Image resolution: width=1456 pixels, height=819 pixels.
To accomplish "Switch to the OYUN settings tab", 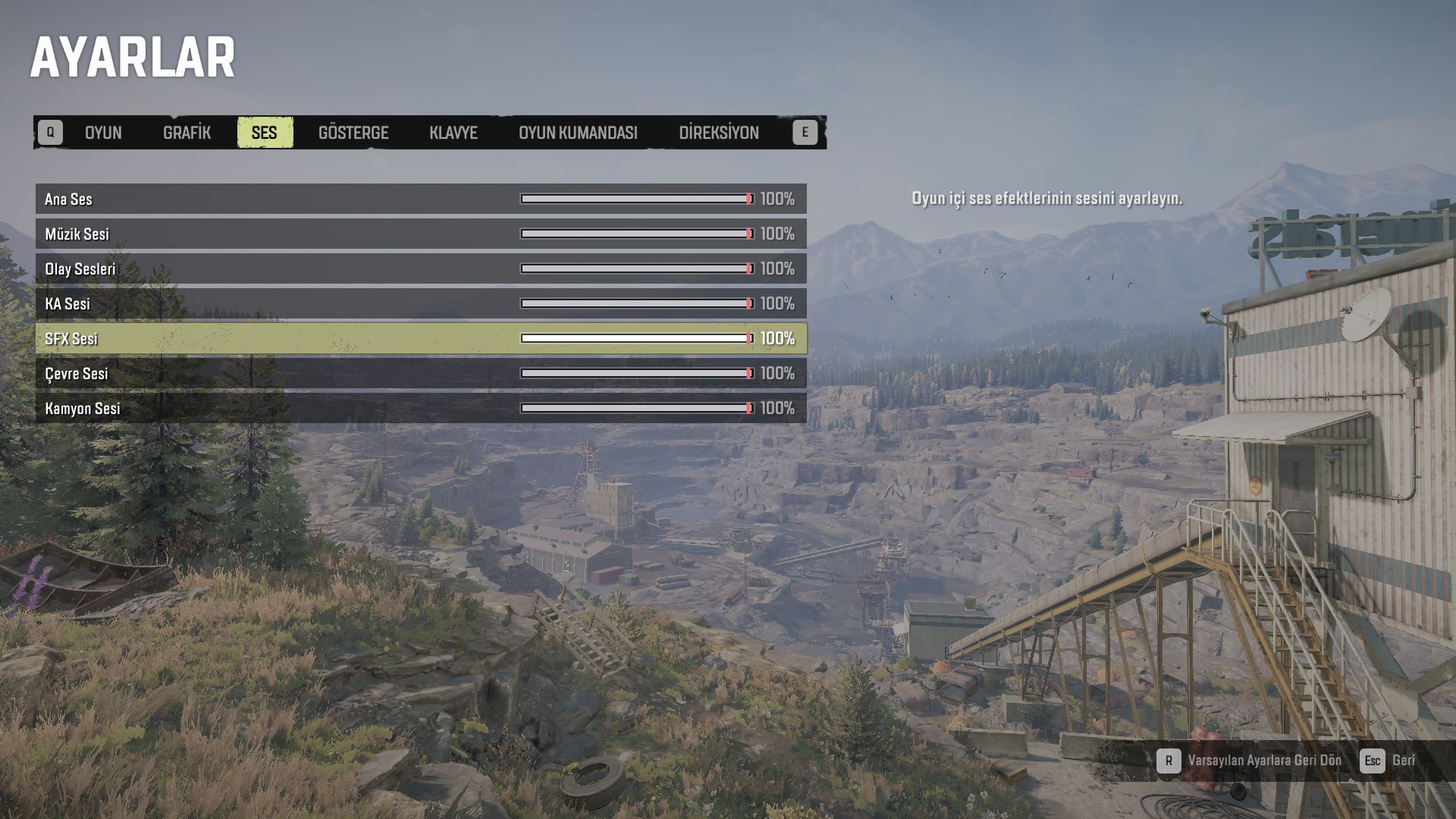I will [x=103, y=133].
